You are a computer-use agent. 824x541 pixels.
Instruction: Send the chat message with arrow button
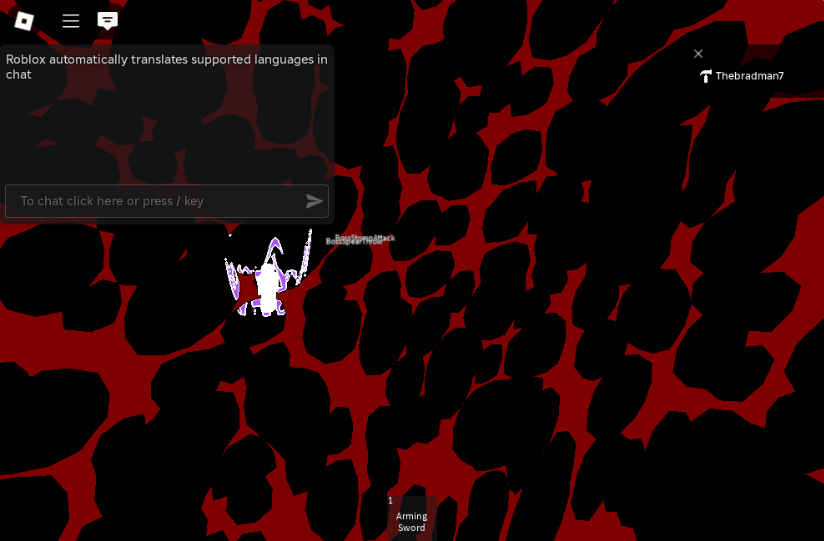314,201
